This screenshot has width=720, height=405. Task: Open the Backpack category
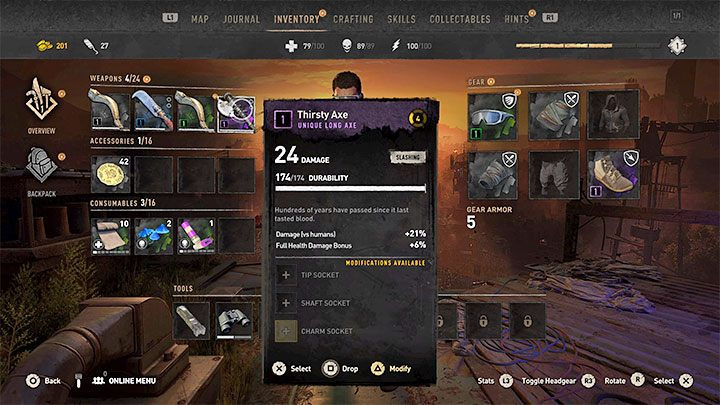(x=42, y=168)
